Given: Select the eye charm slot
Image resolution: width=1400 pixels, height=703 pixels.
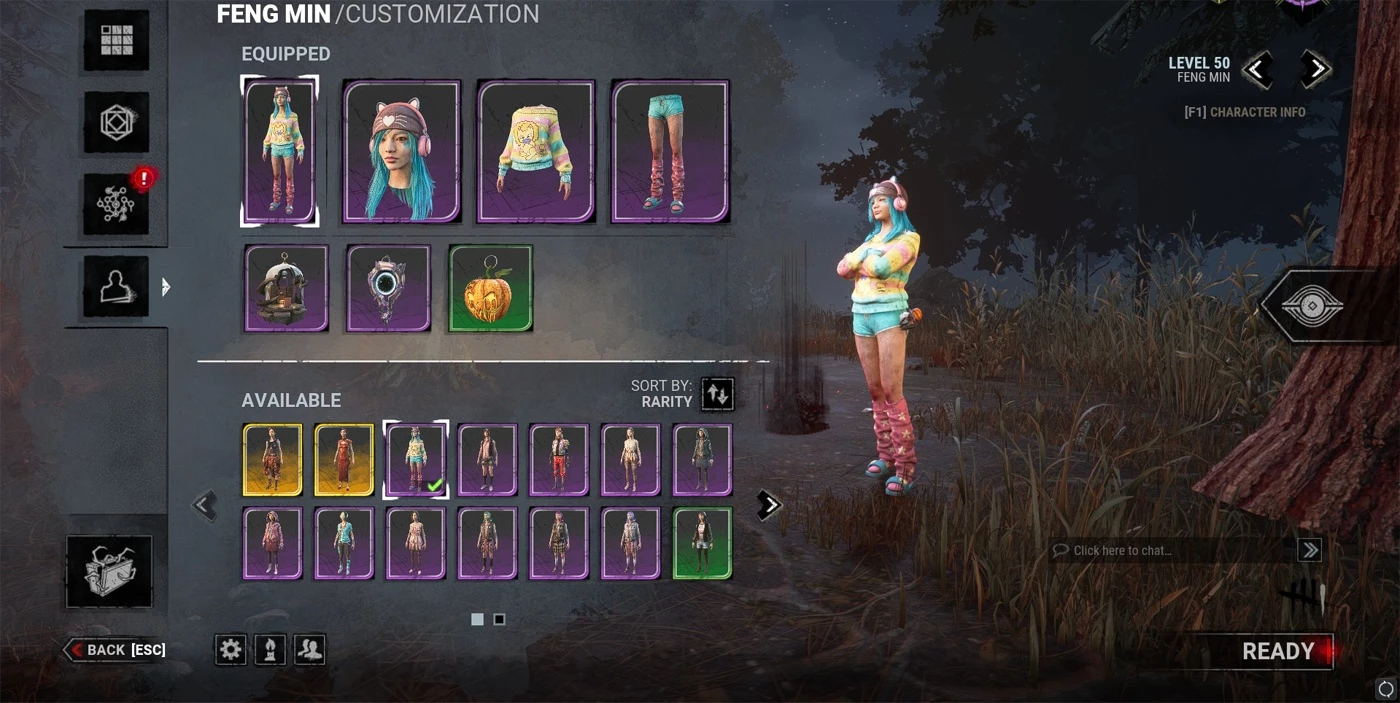Looking at the screenshot, I should [388, 289].
